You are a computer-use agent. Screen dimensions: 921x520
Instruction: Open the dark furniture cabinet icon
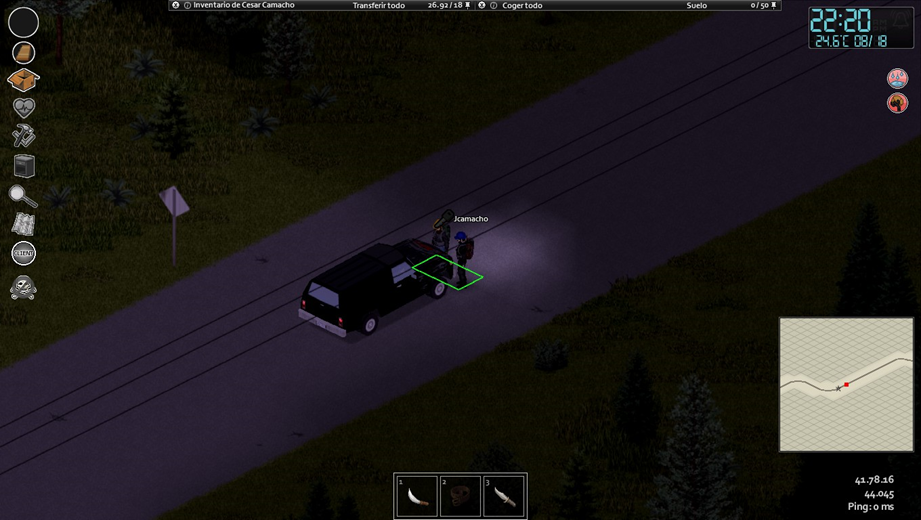[x=24, y=165]
